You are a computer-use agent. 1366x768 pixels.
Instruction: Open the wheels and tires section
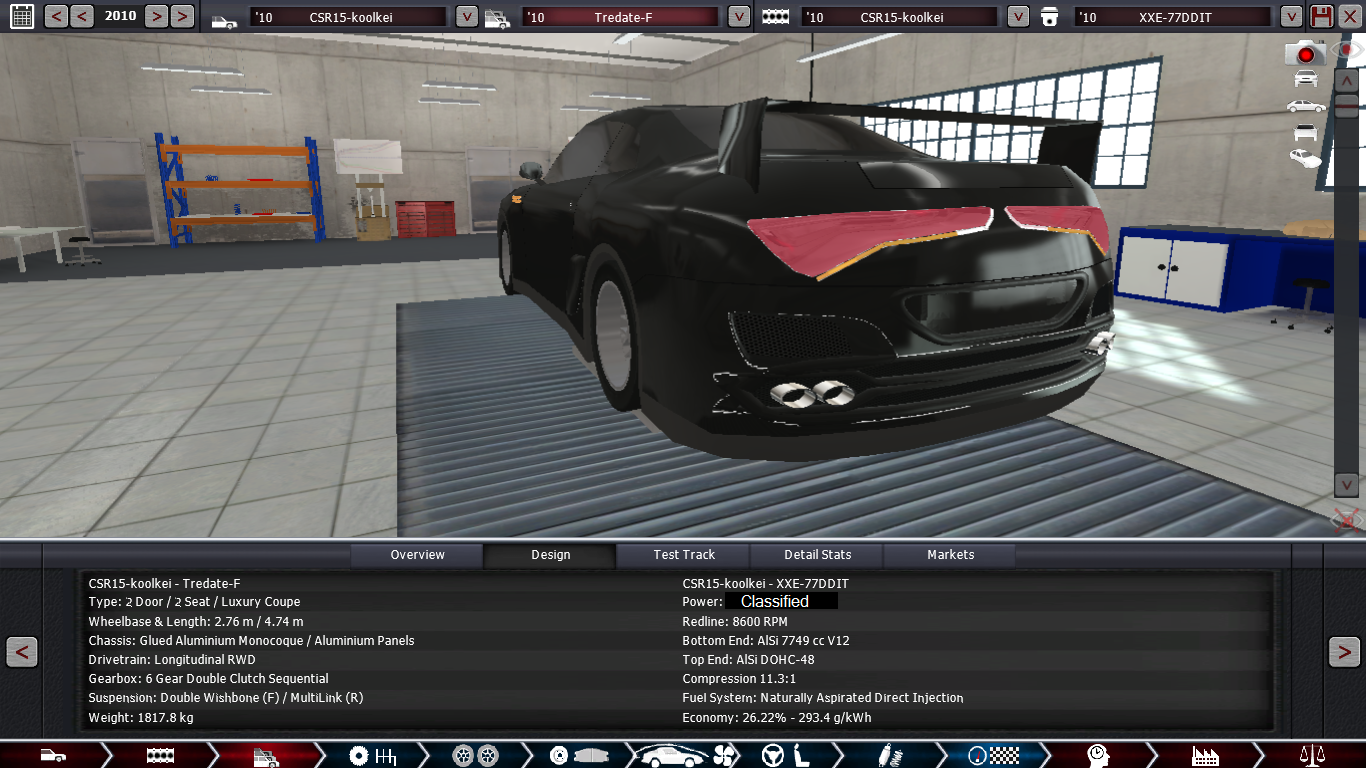474,755
